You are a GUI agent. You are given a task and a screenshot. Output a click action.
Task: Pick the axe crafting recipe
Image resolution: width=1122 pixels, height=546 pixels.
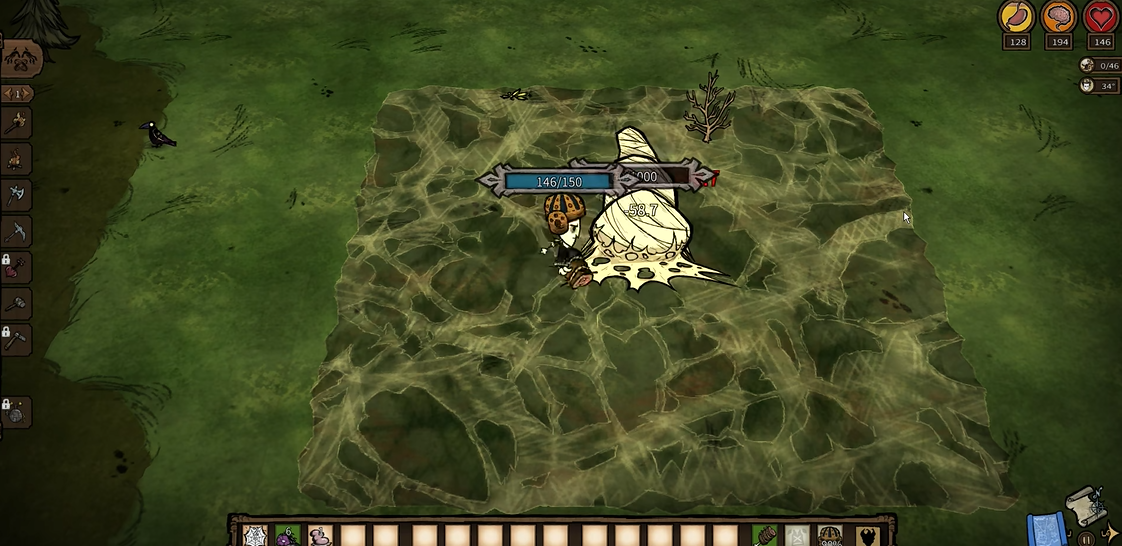[x=18, y=195]
